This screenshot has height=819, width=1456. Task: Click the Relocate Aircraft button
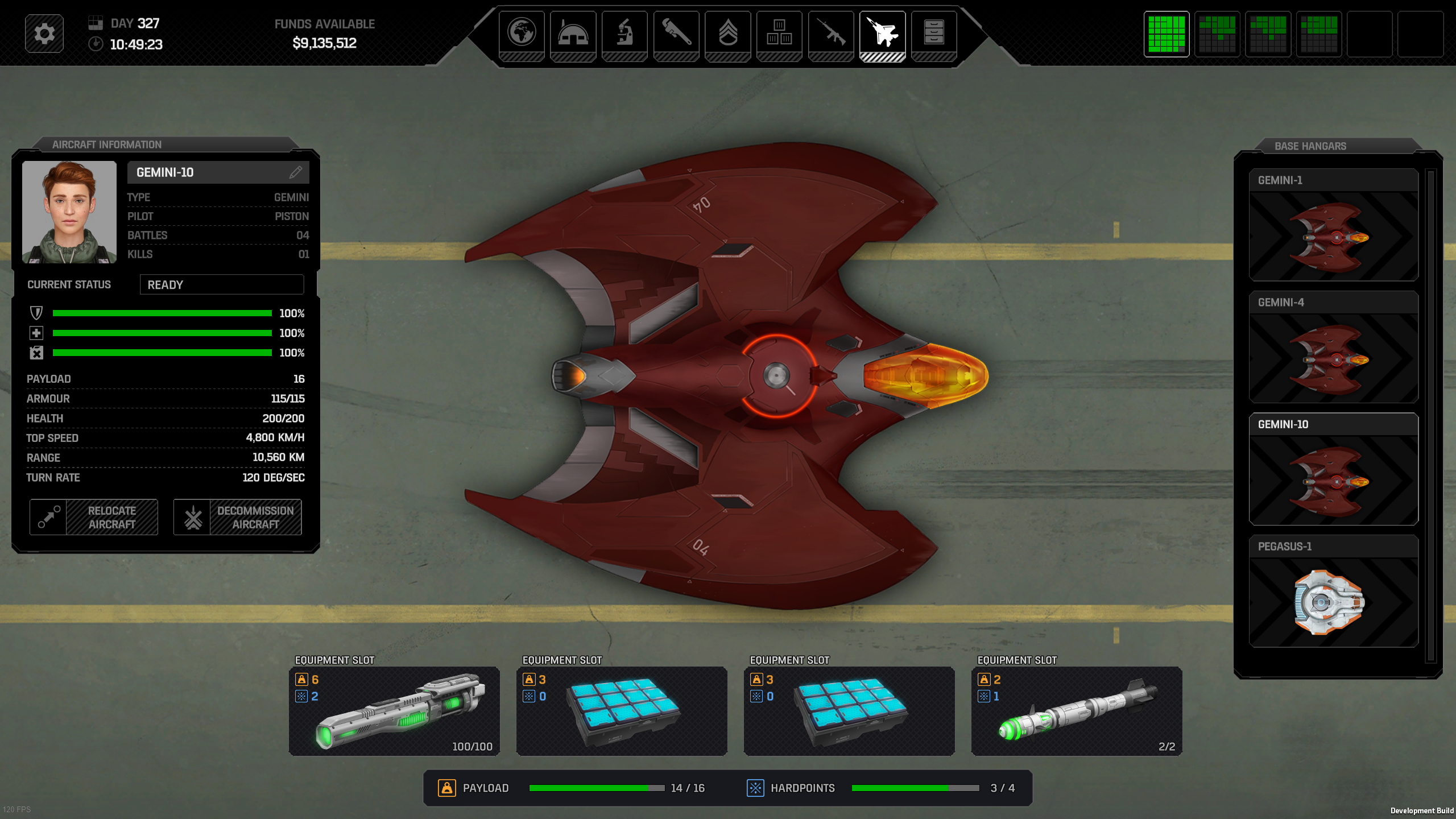point(94,517)
